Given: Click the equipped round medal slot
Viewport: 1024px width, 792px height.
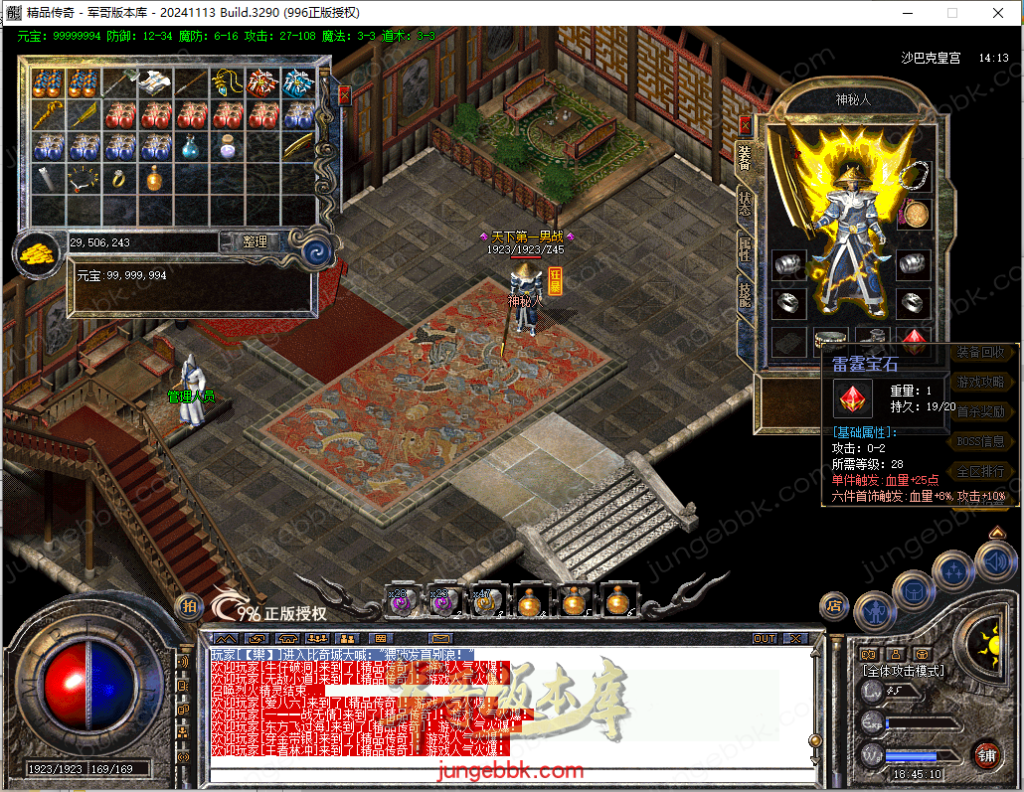Looking at the screenshot, I should pos(913,213).
